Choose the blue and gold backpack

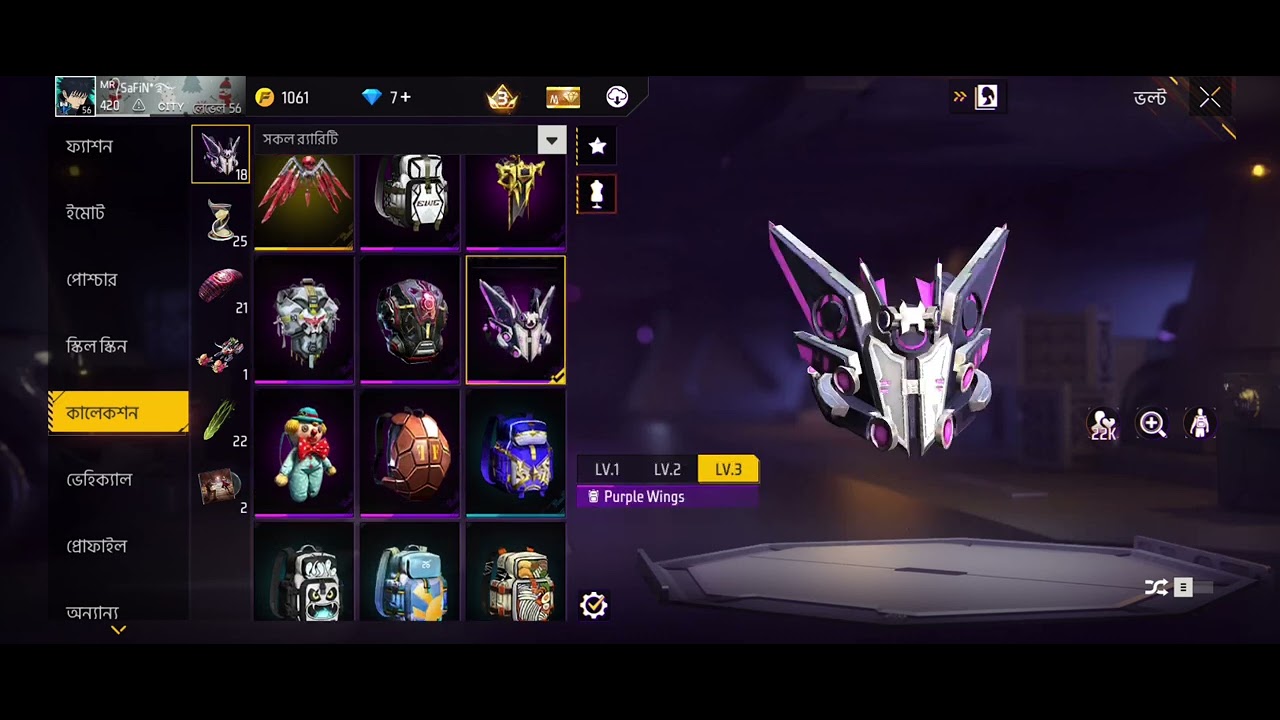tap(516, 452)
